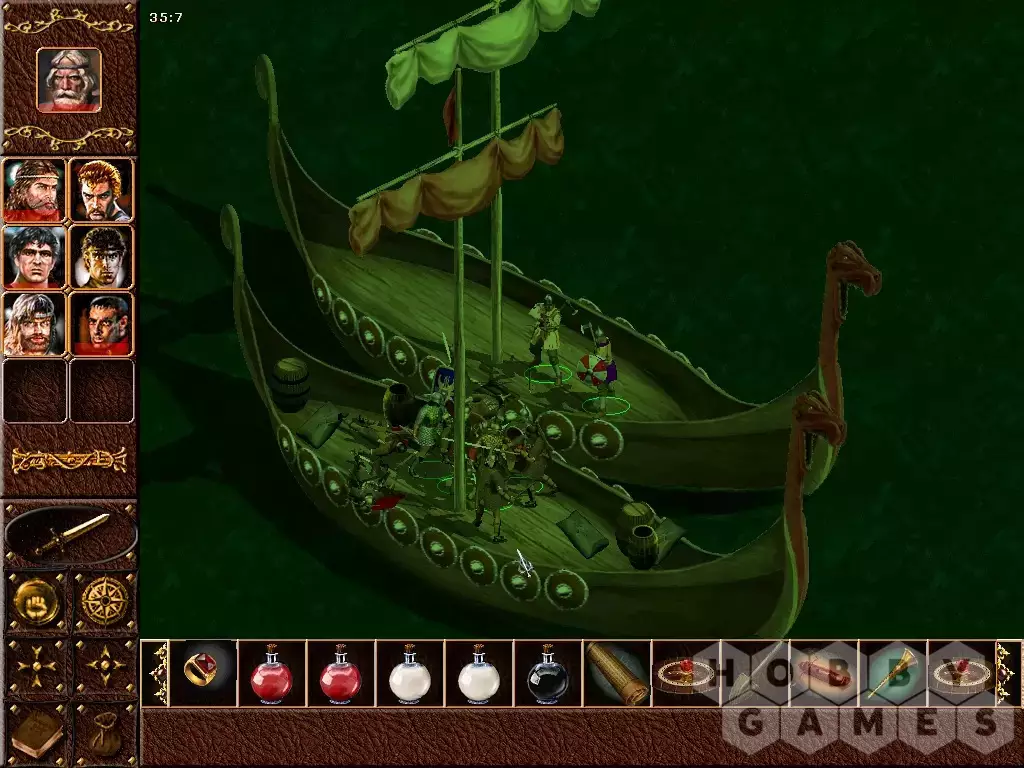Pick the dark-haired clean-shaven young man portrait

tap(34, 257)
